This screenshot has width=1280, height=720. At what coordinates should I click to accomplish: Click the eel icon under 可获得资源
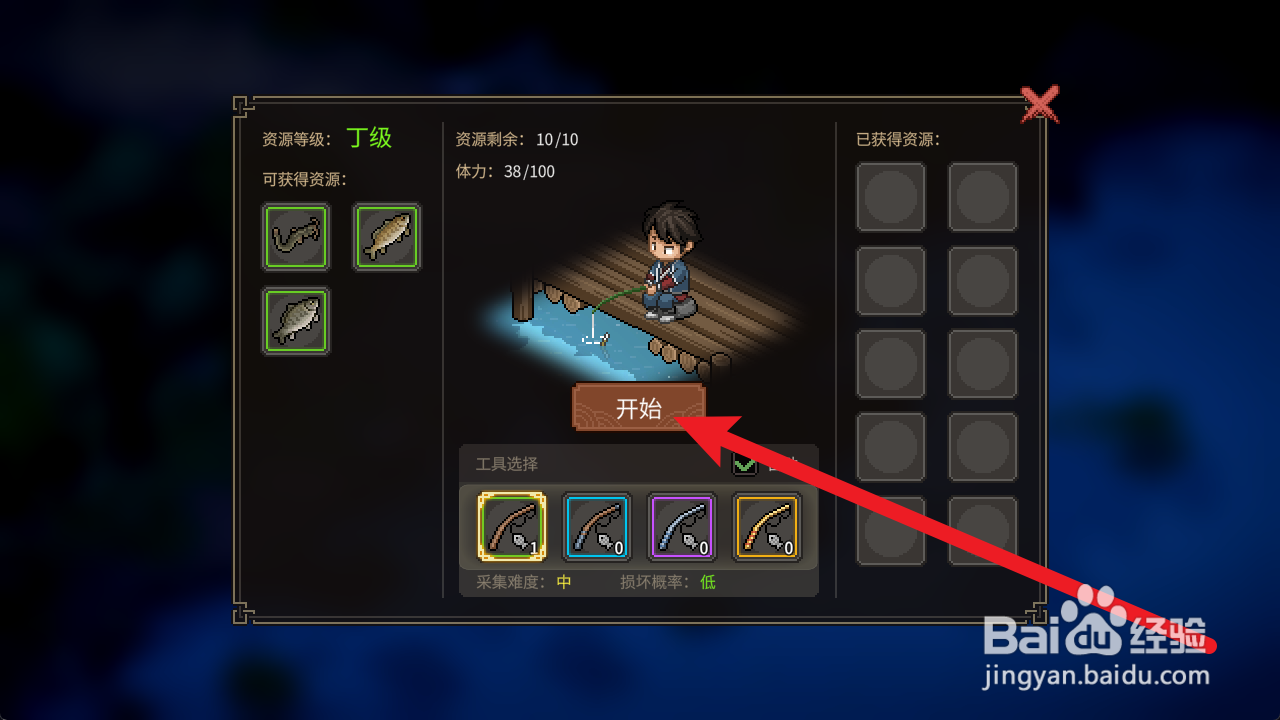(296, 237)
